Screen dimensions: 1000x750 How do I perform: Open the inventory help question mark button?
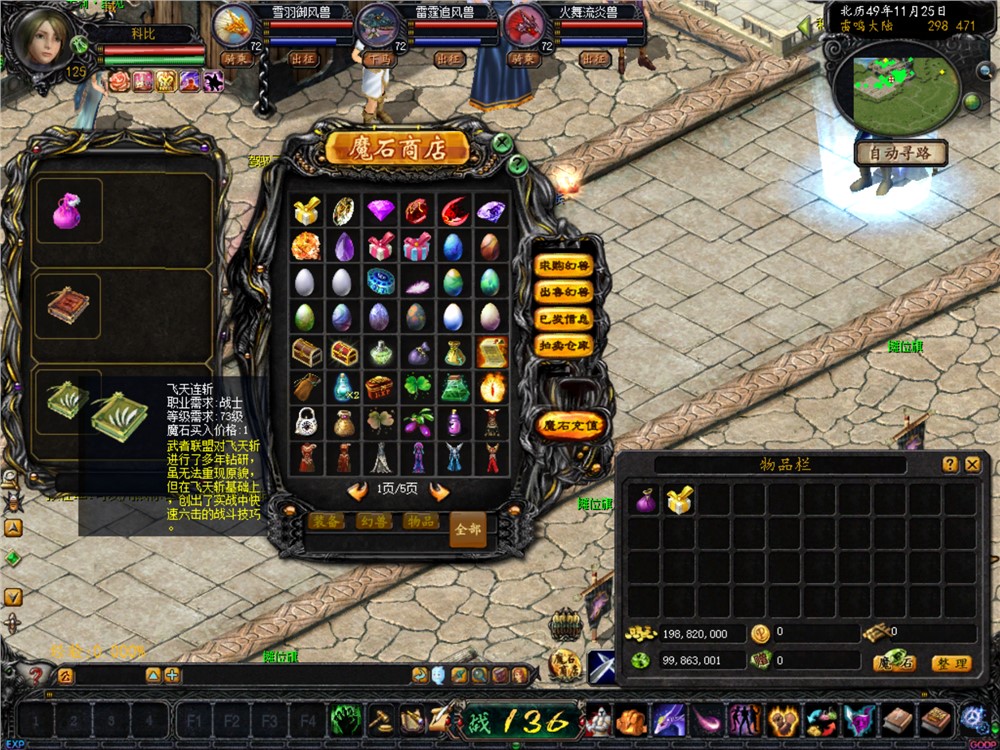pyautogui.click(x=950, y=464)
